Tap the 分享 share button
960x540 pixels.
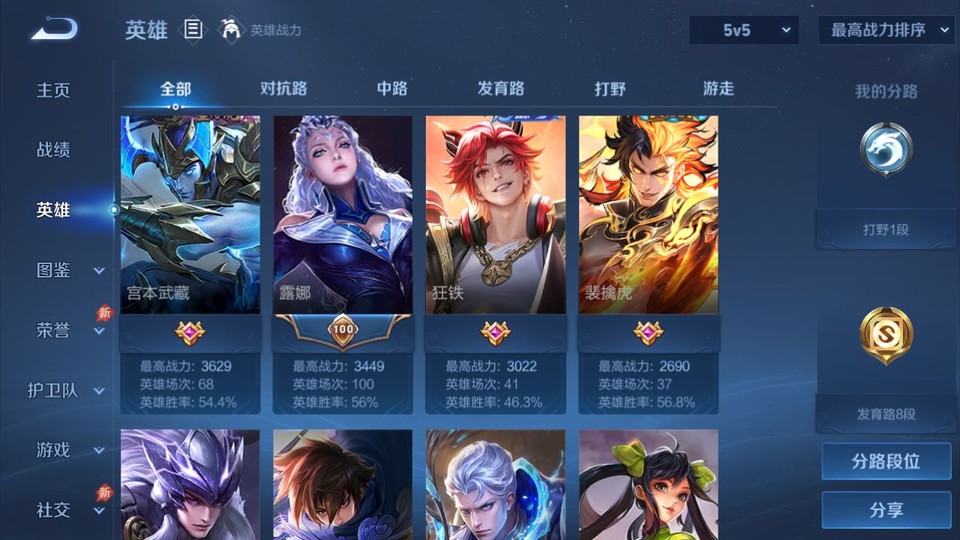coord(886,510)
